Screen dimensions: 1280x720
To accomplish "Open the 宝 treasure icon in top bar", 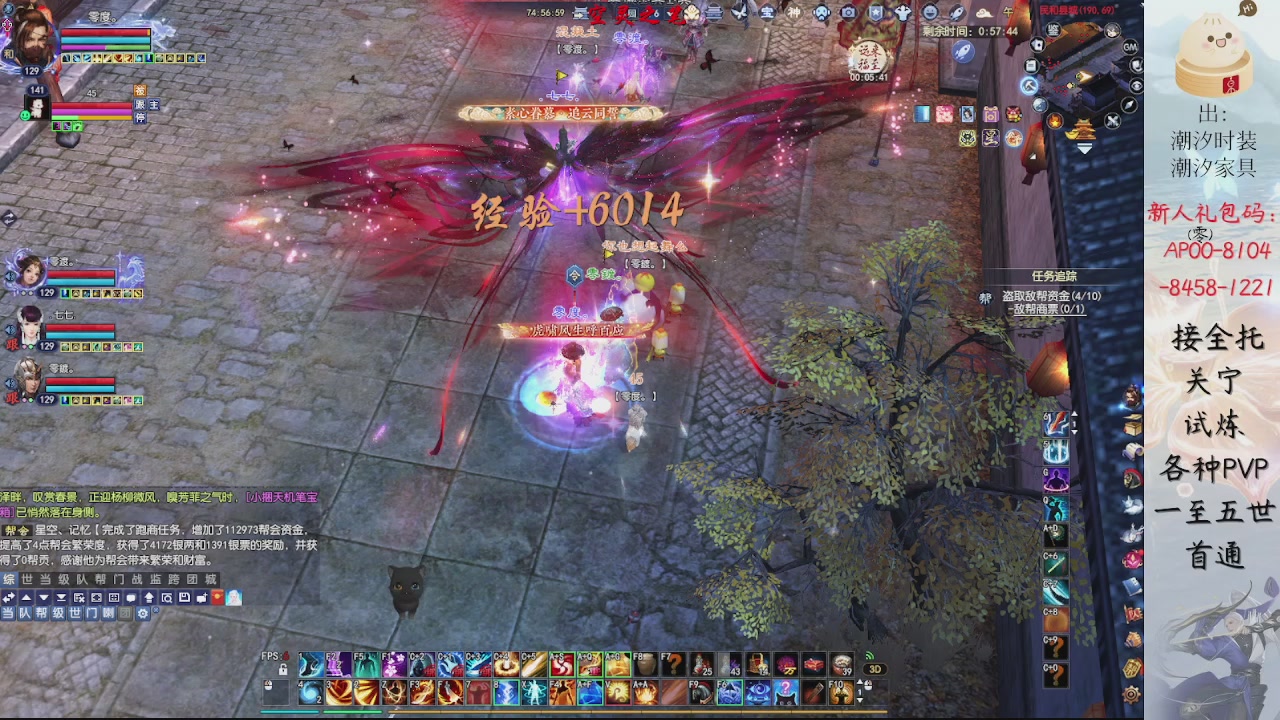I will [x=767, y=13].
